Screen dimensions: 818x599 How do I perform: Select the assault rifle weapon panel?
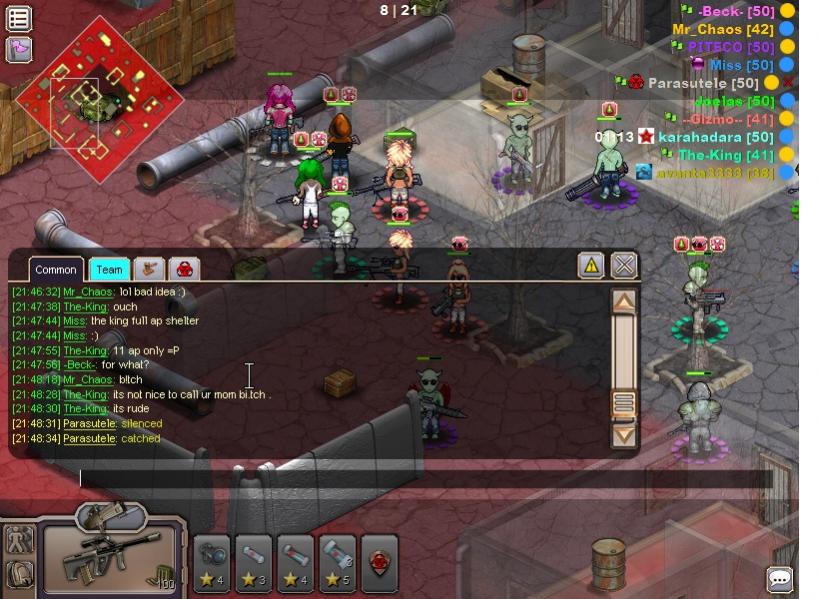click(110, 562)
